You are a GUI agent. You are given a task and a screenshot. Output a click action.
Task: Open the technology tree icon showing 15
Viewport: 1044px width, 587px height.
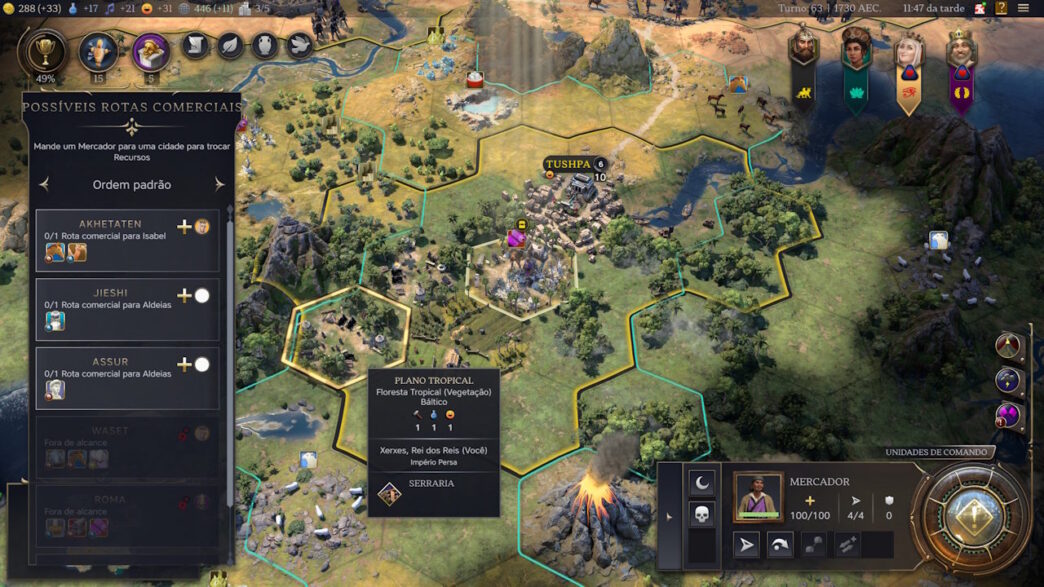coord(98,50)
